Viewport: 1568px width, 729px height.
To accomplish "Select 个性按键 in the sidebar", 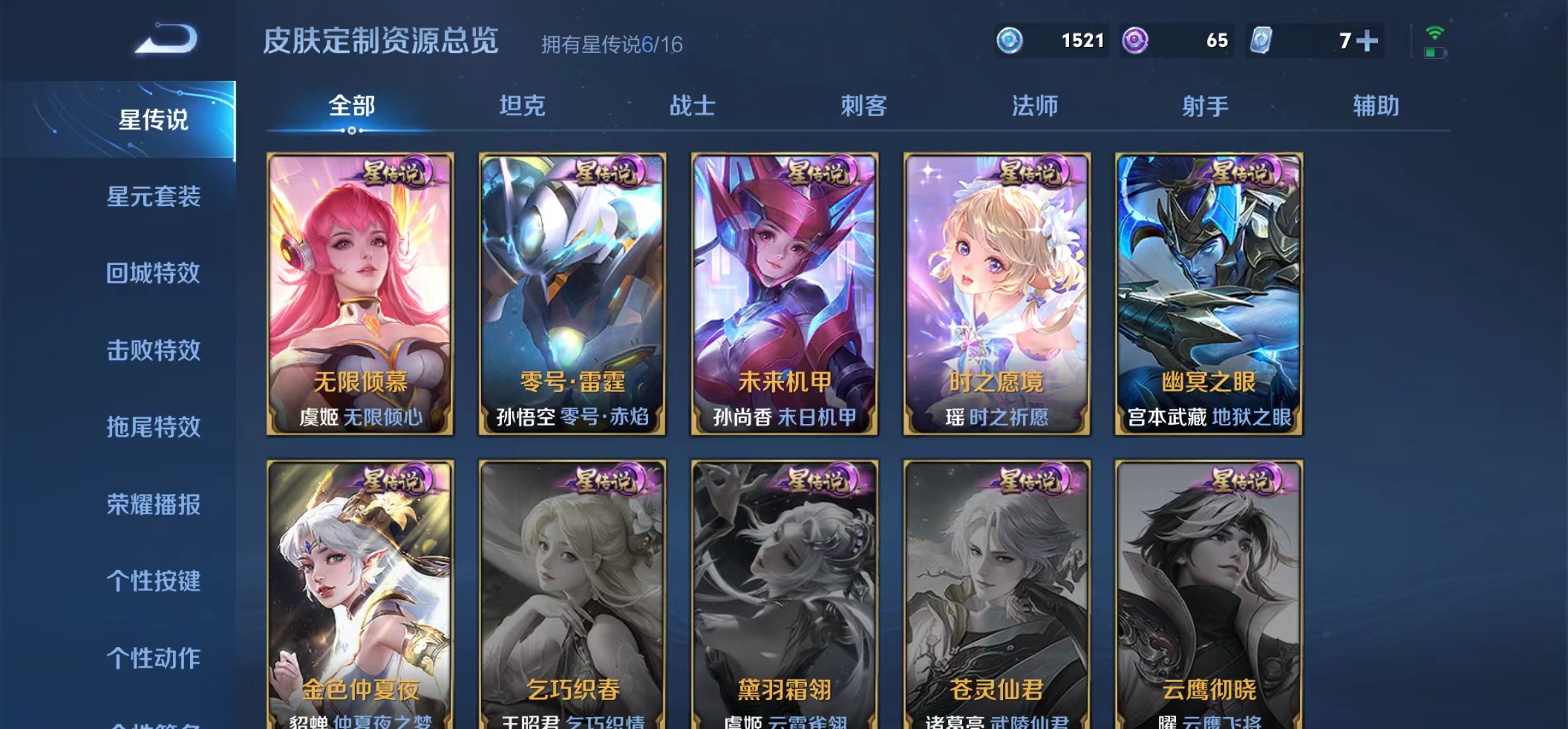I will click(x=153, y=581).
